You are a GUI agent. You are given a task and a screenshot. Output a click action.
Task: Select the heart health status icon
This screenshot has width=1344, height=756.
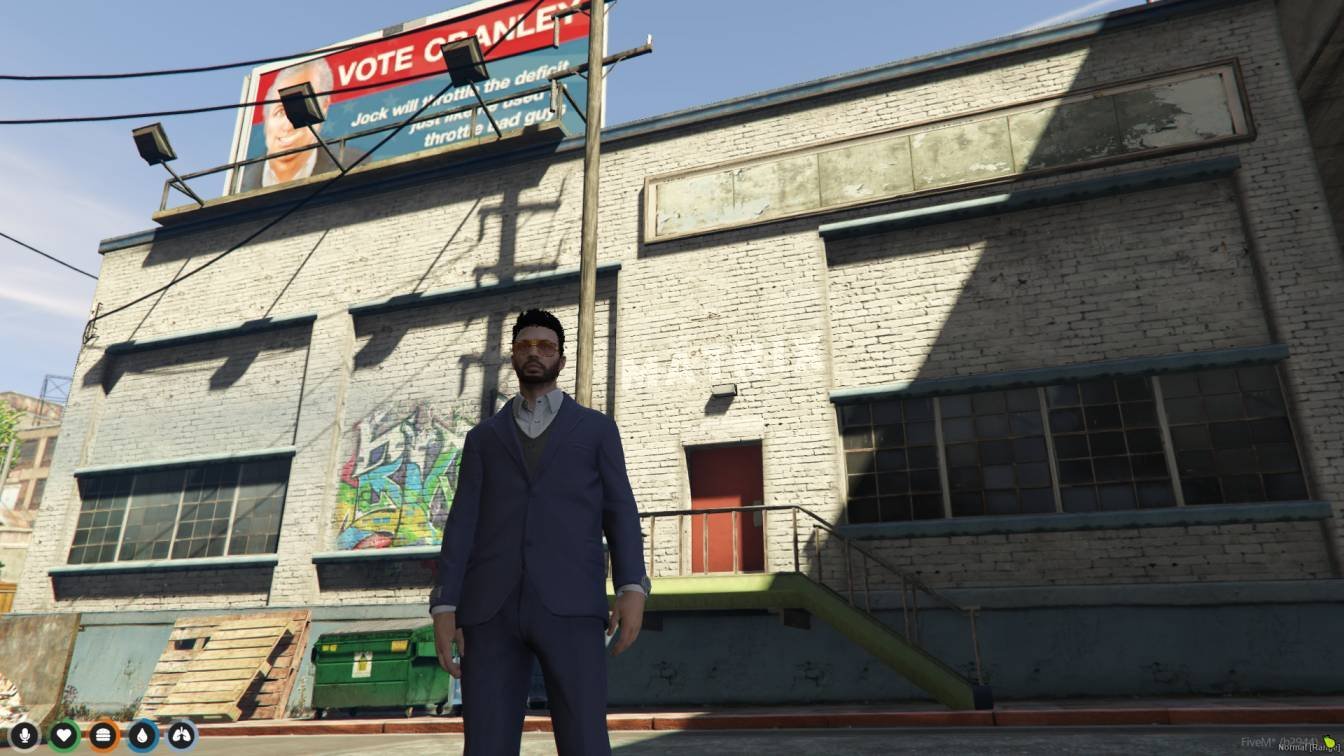coord(64,736)
